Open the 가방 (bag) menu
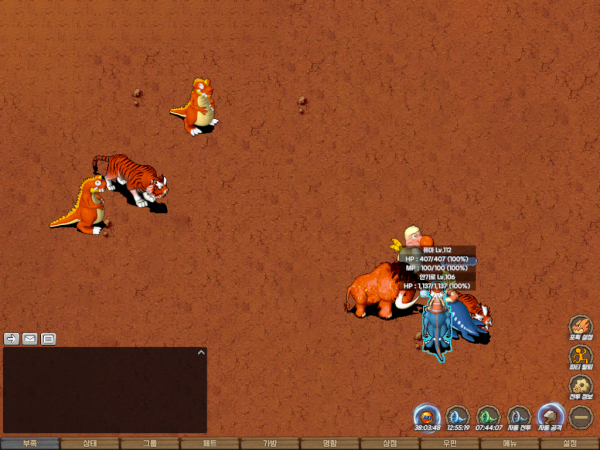Image resolution: width=600 pixels, height=450 pixels. pos(270,443)
